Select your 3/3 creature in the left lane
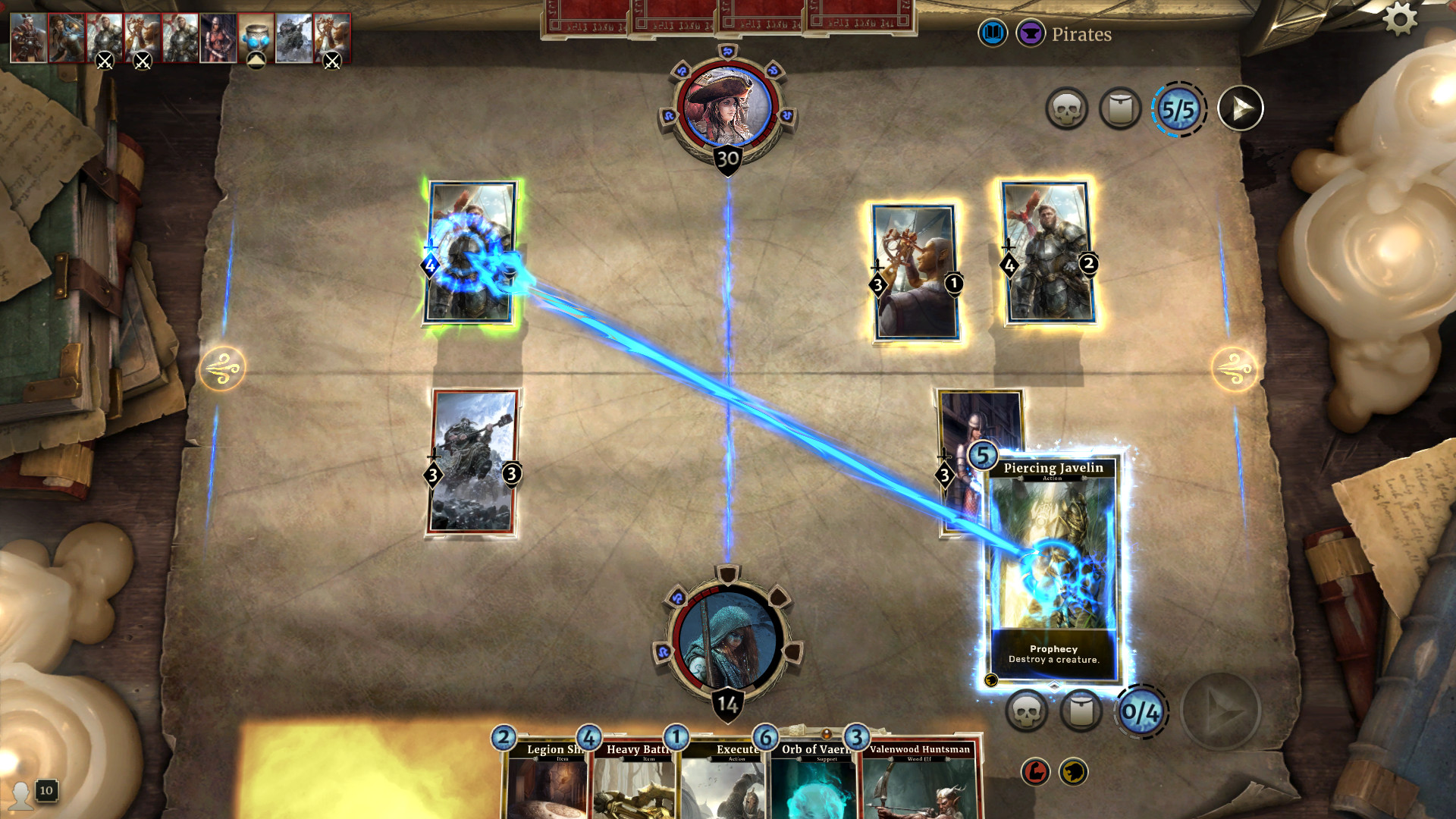Screen dimensions: 1456x819 click(x=473, y=461)
